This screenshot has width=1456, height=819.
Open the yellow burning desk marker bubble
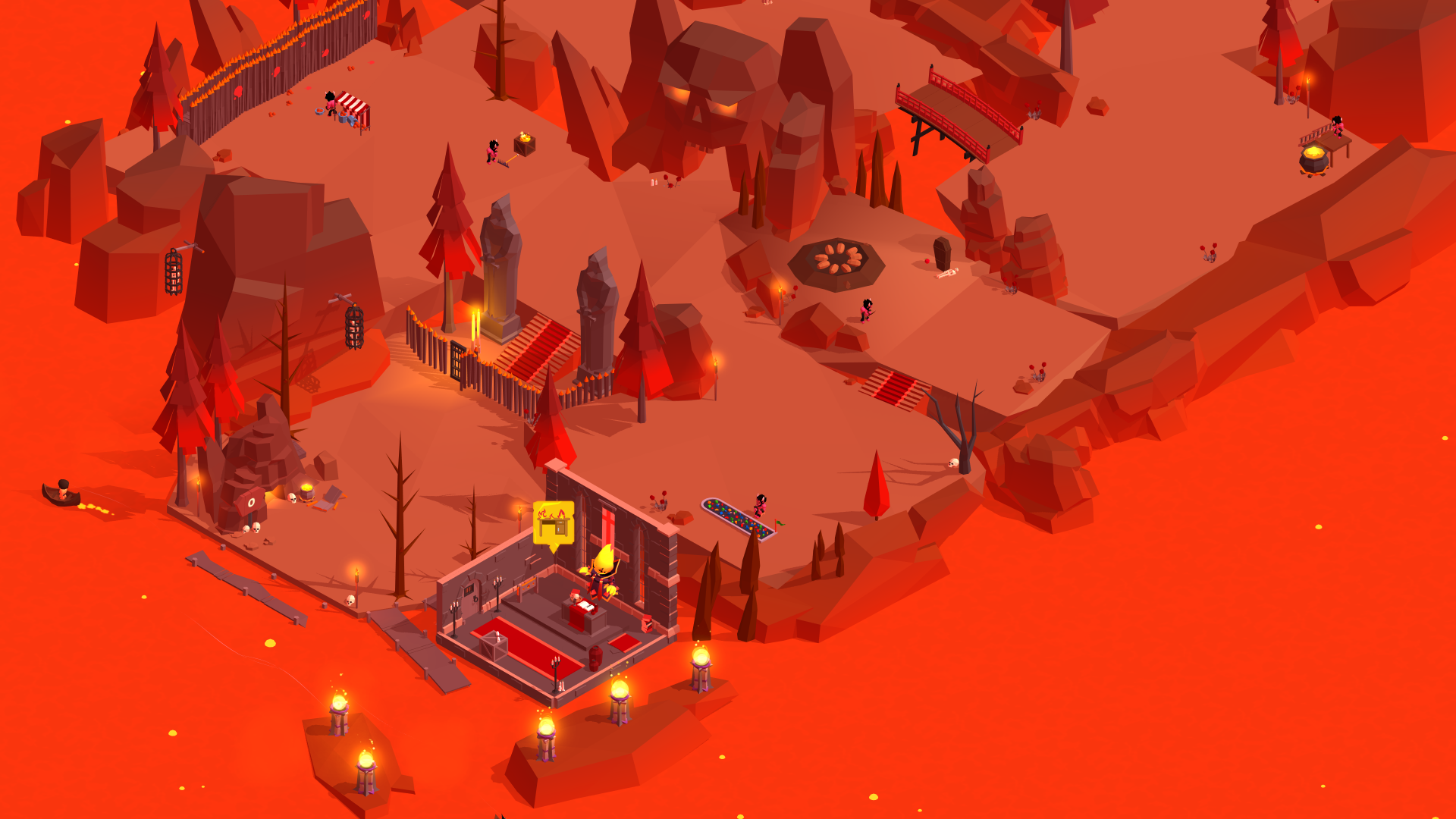[x=553, y=522]
